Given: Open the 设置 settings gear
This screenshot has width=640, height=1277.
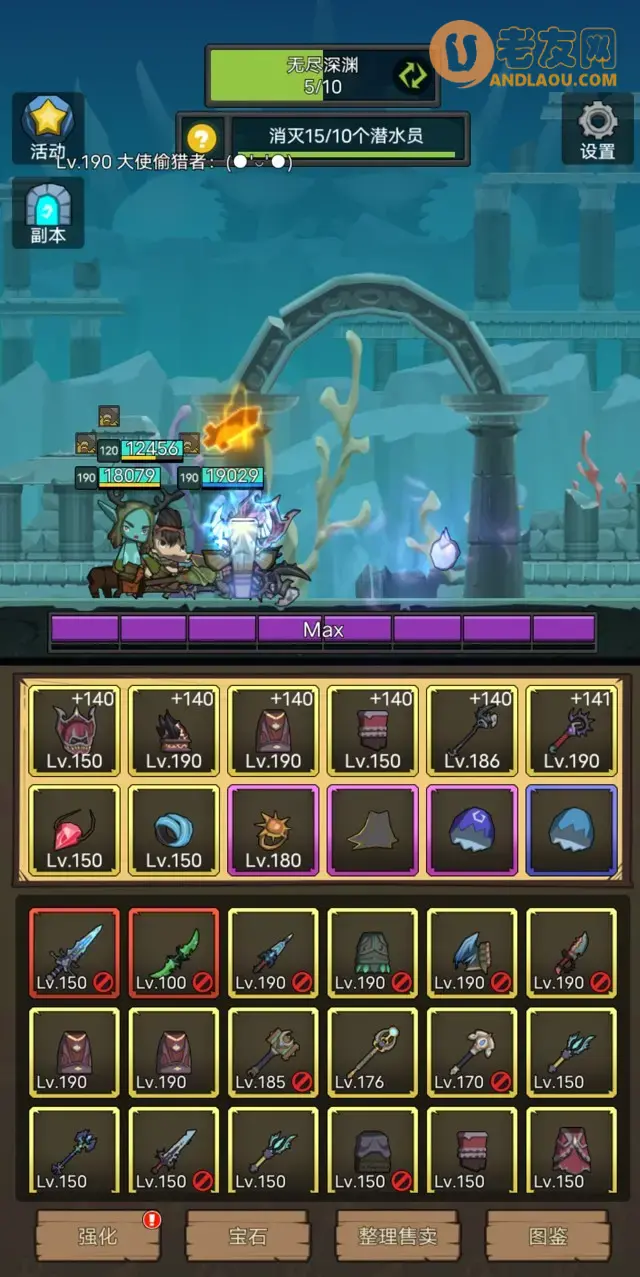Looking at the screenshot, I should (x=597, y=127).
